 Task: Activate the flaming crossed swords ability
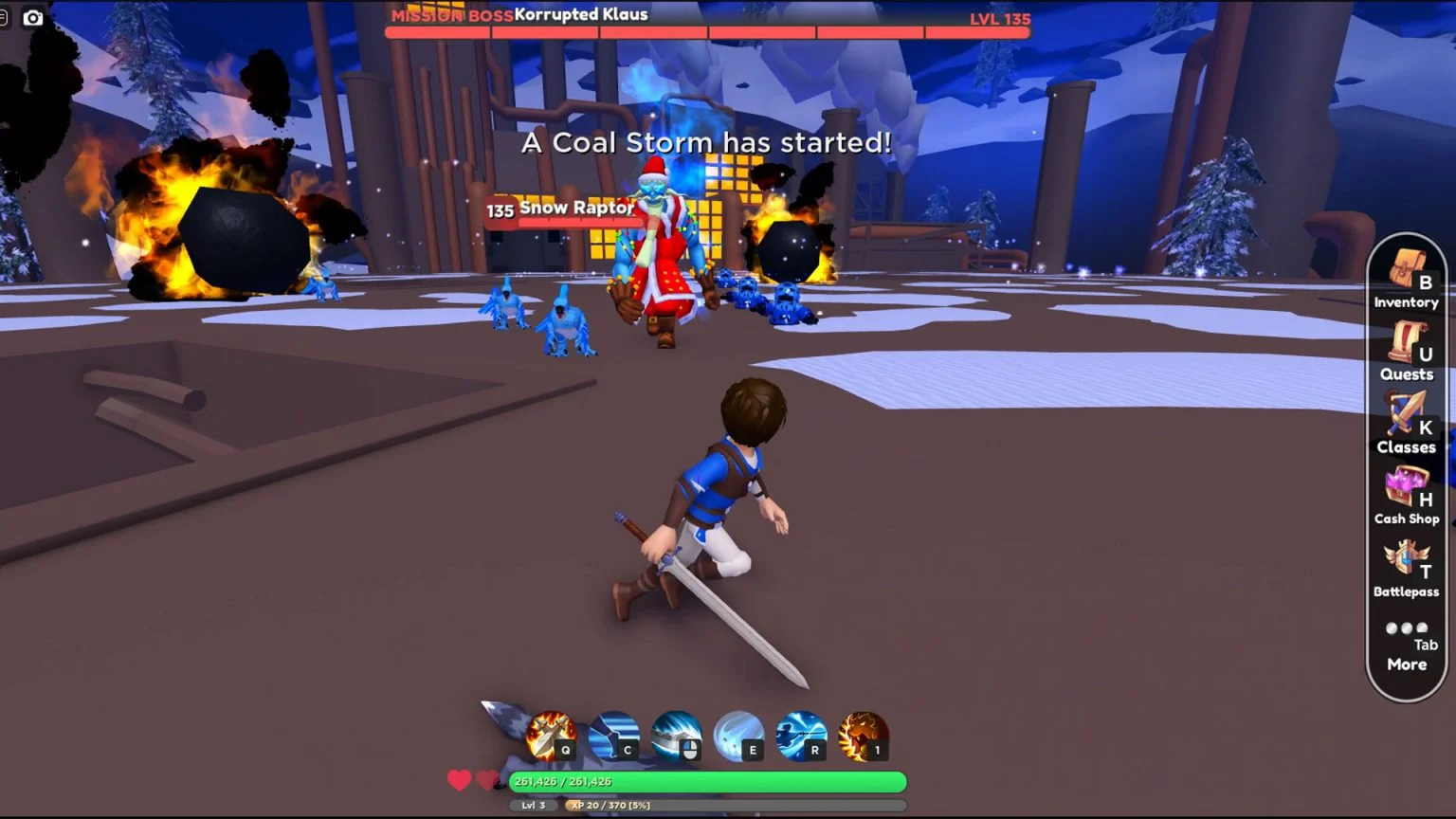coord(551,737)
